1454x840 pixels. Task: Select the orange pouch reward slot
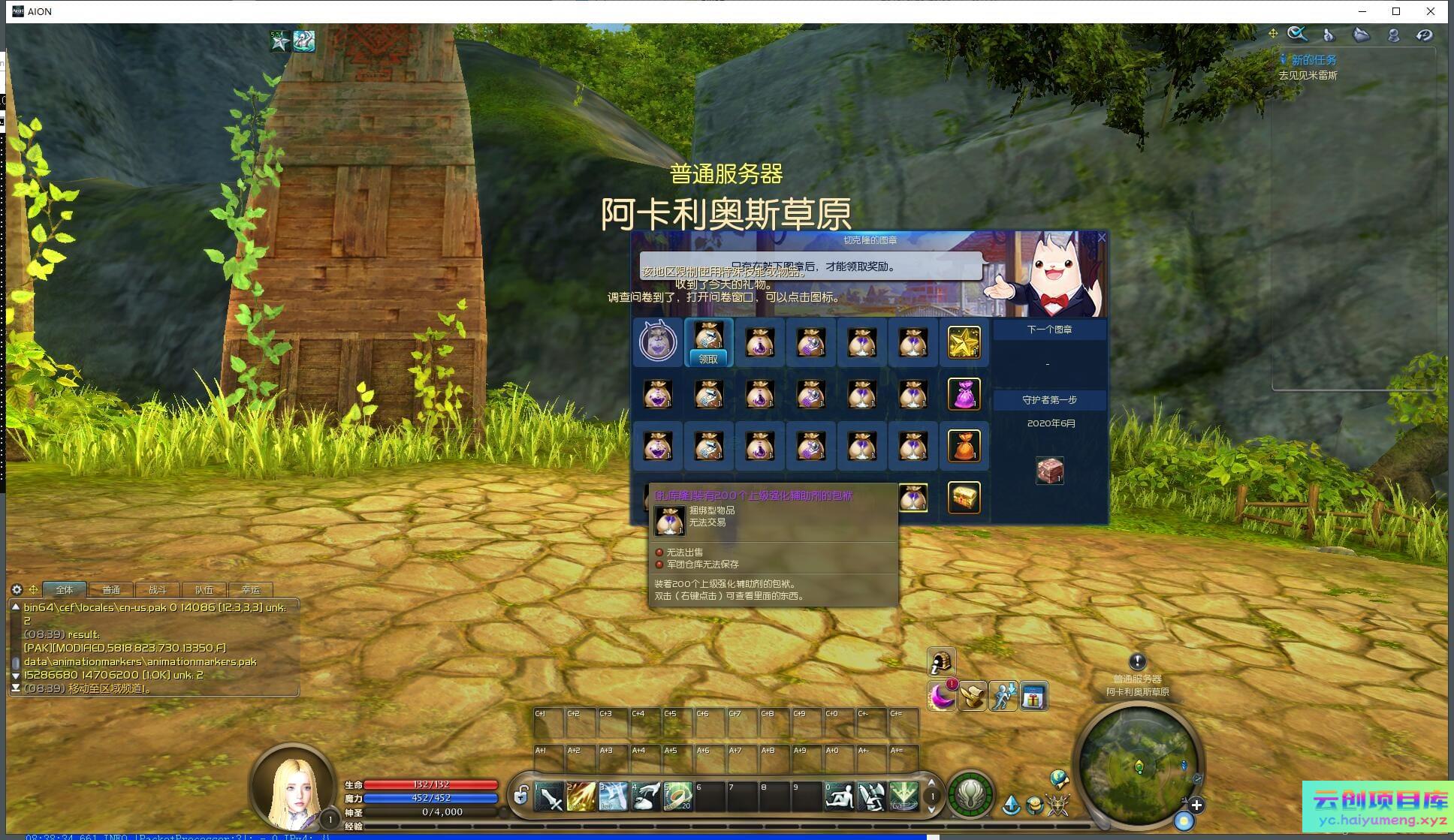pos(964,446)
